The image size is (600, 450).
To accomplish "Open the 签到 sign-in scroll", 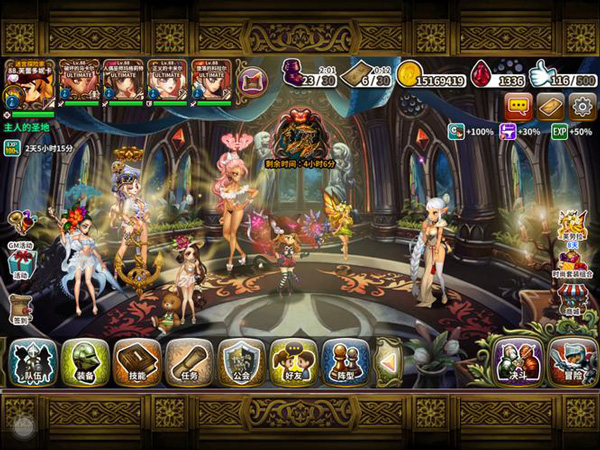I will [x=20, y=308].
